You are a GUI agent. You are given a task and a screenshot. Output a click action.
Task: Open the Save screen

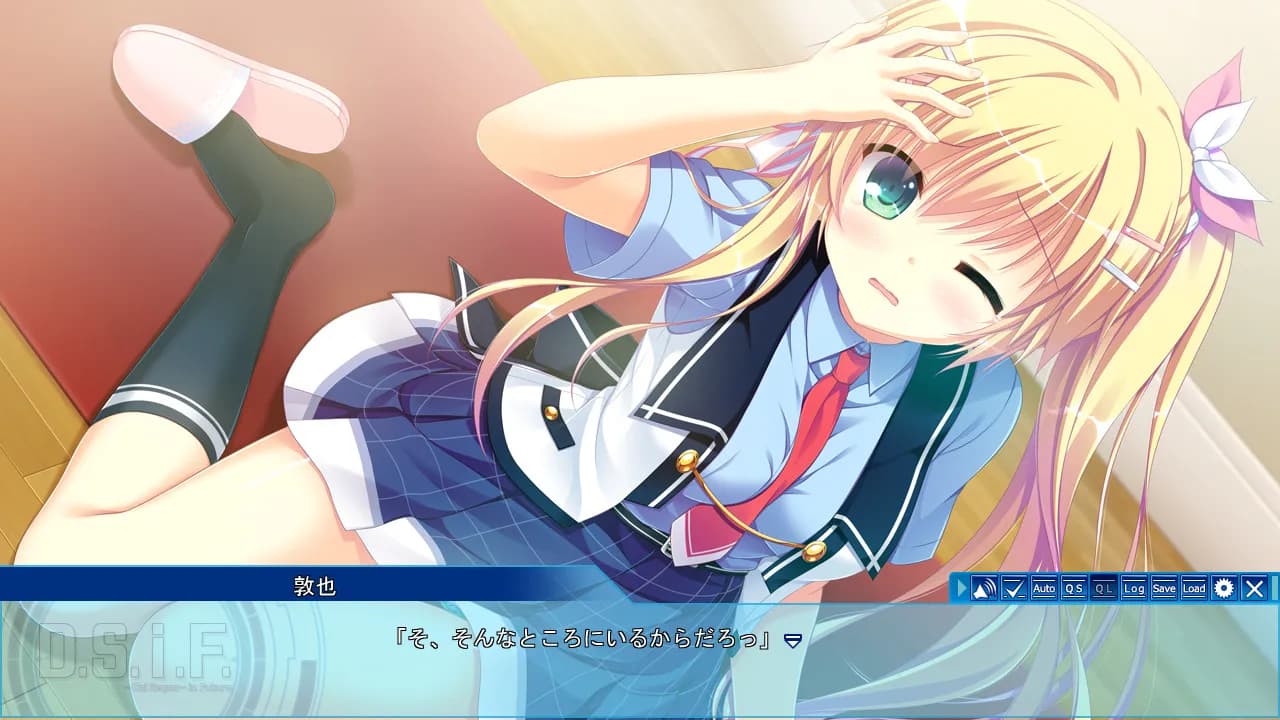click(x=1163, y=589)
